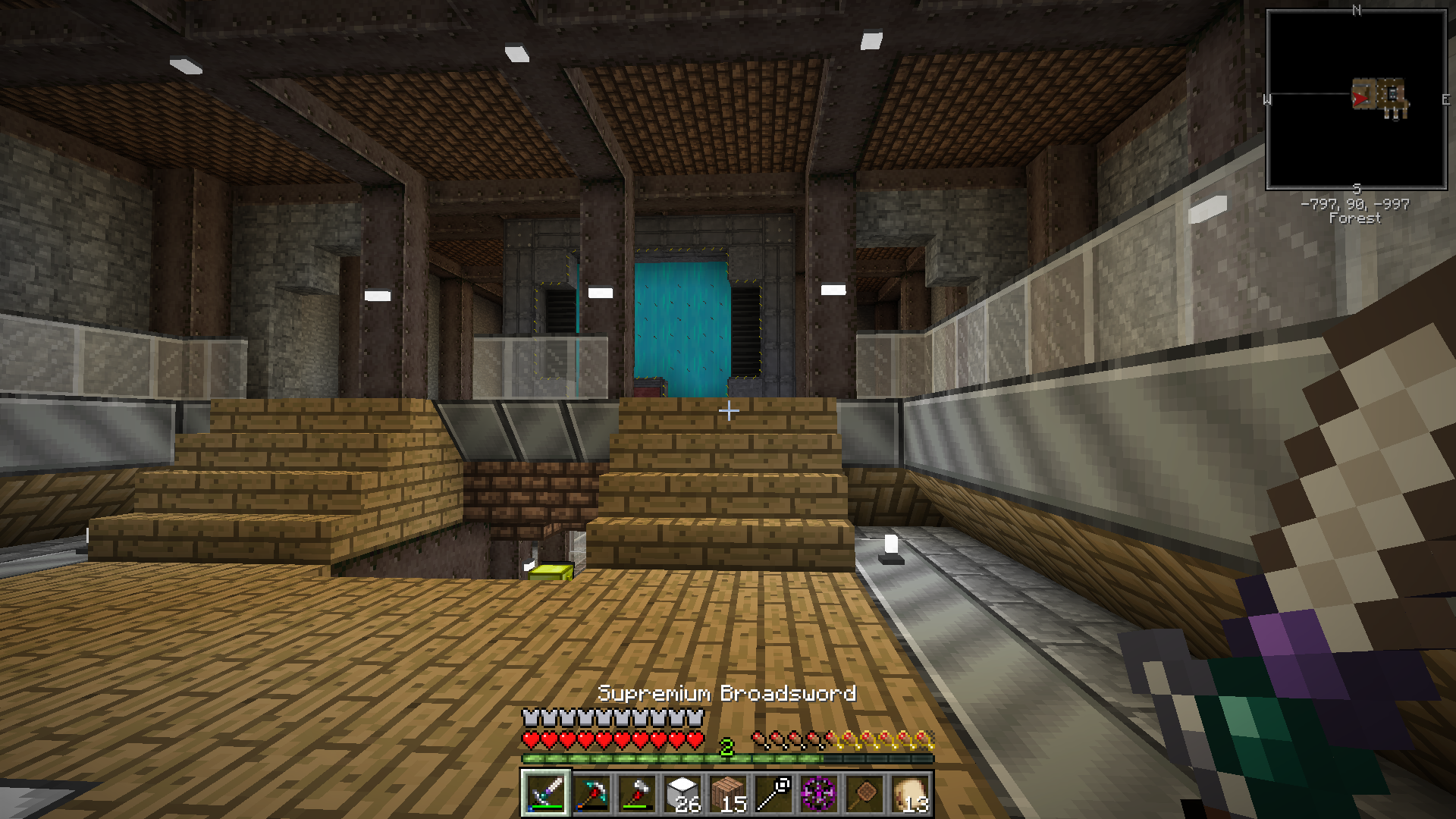This screenshot has height=819, width=1456.
Task: Select the Supremium Broadsword hotbar slot
Action: pos(544,794)
